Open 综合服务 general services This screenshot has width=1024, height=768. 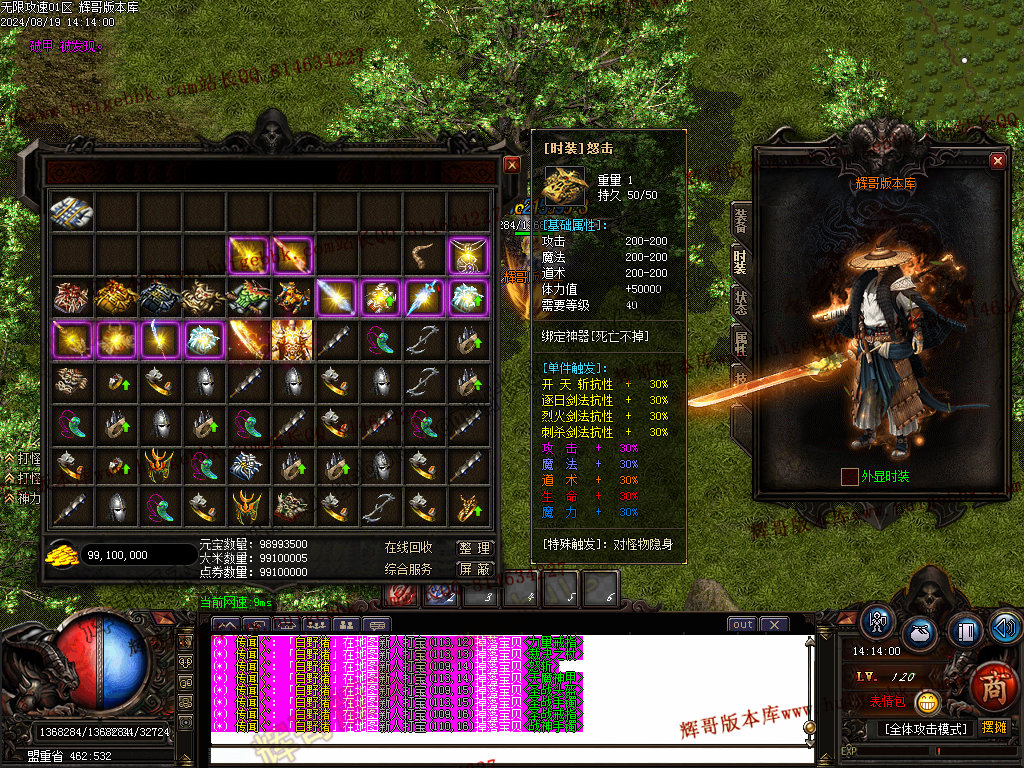click(x=409, y=569)
